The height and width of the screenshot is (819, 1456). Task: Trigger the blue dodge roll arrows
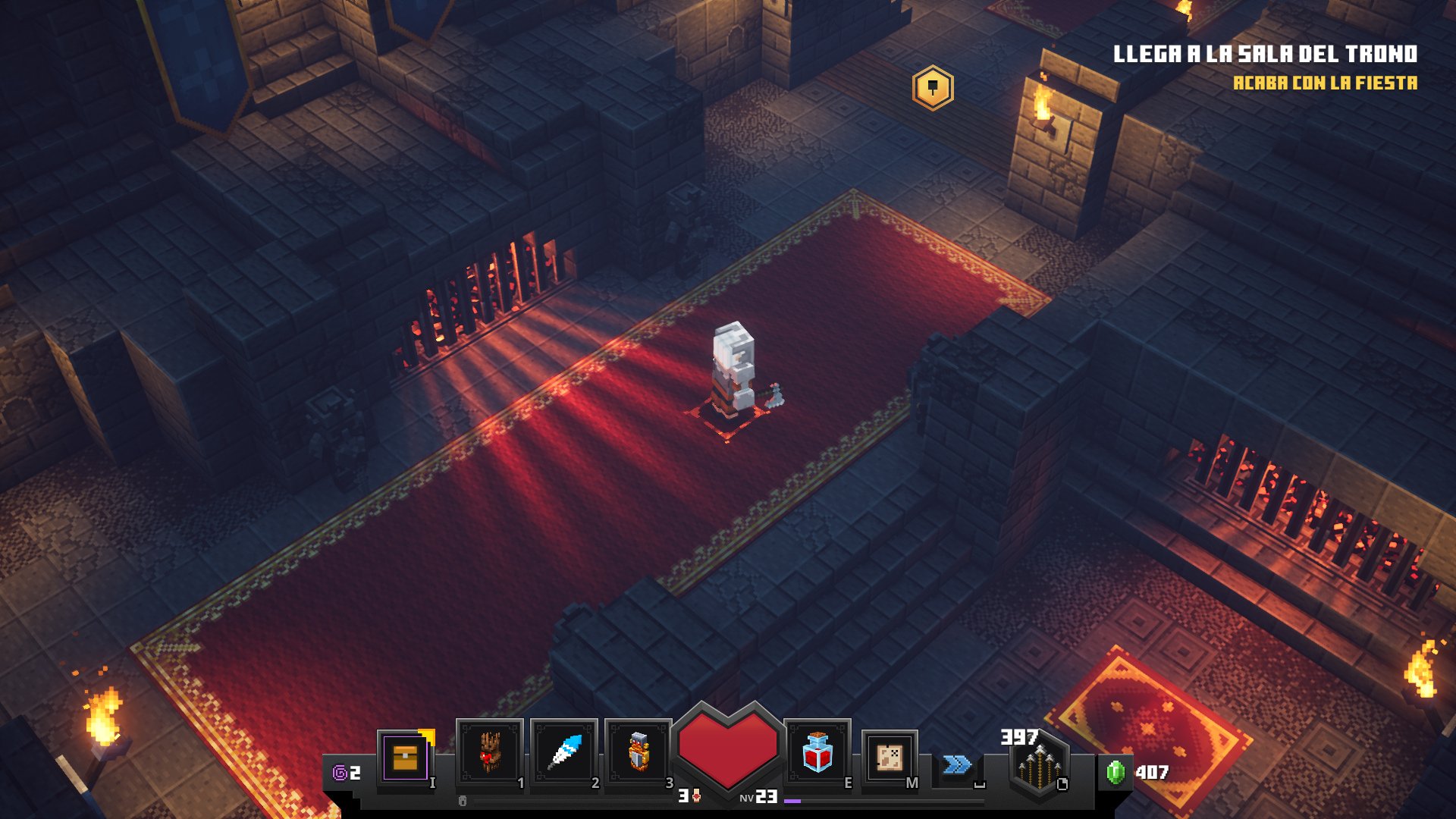tap(957, 764)
